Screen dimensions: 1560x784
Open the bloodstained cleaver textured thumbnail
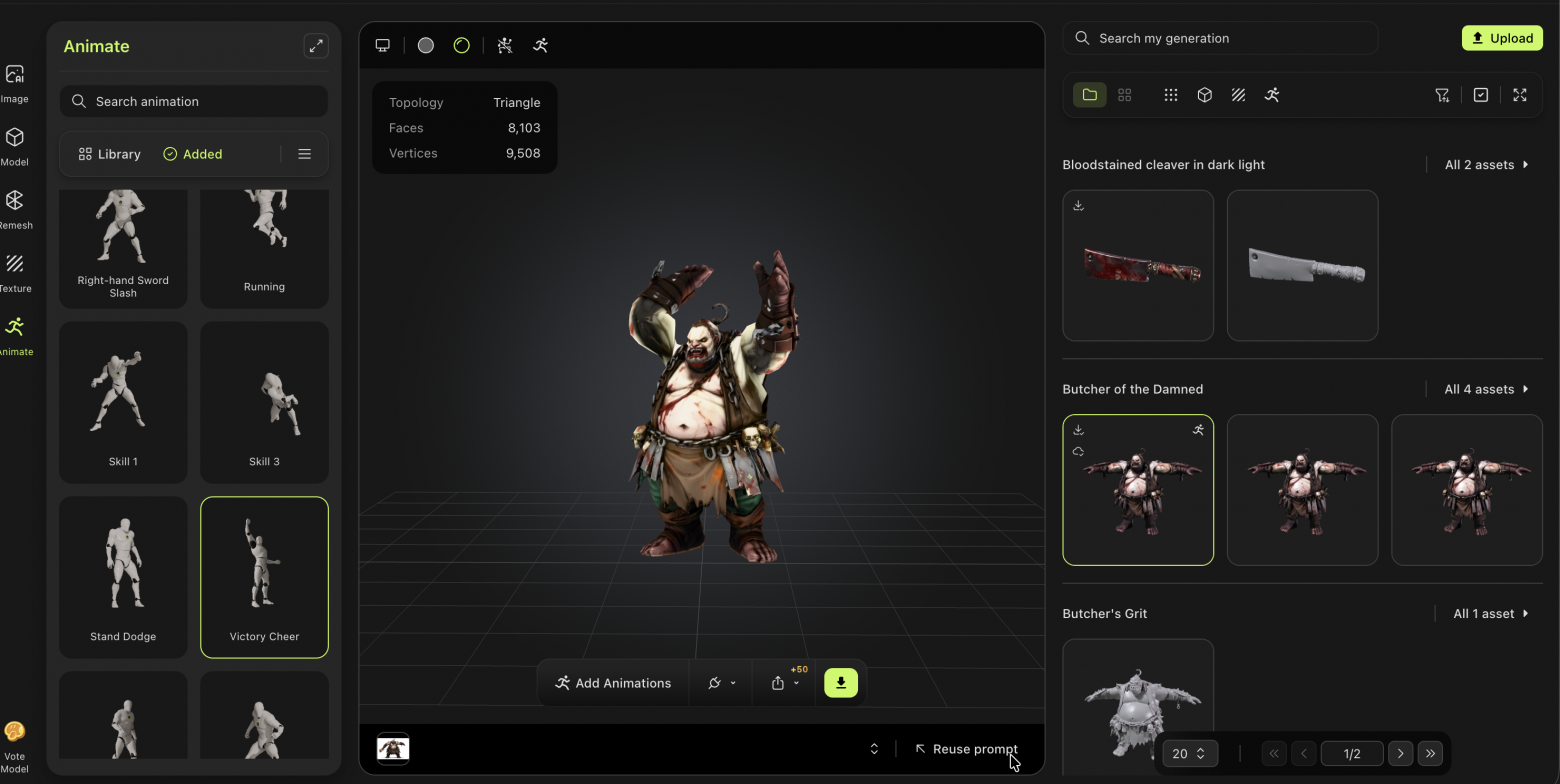[1138, 266]
